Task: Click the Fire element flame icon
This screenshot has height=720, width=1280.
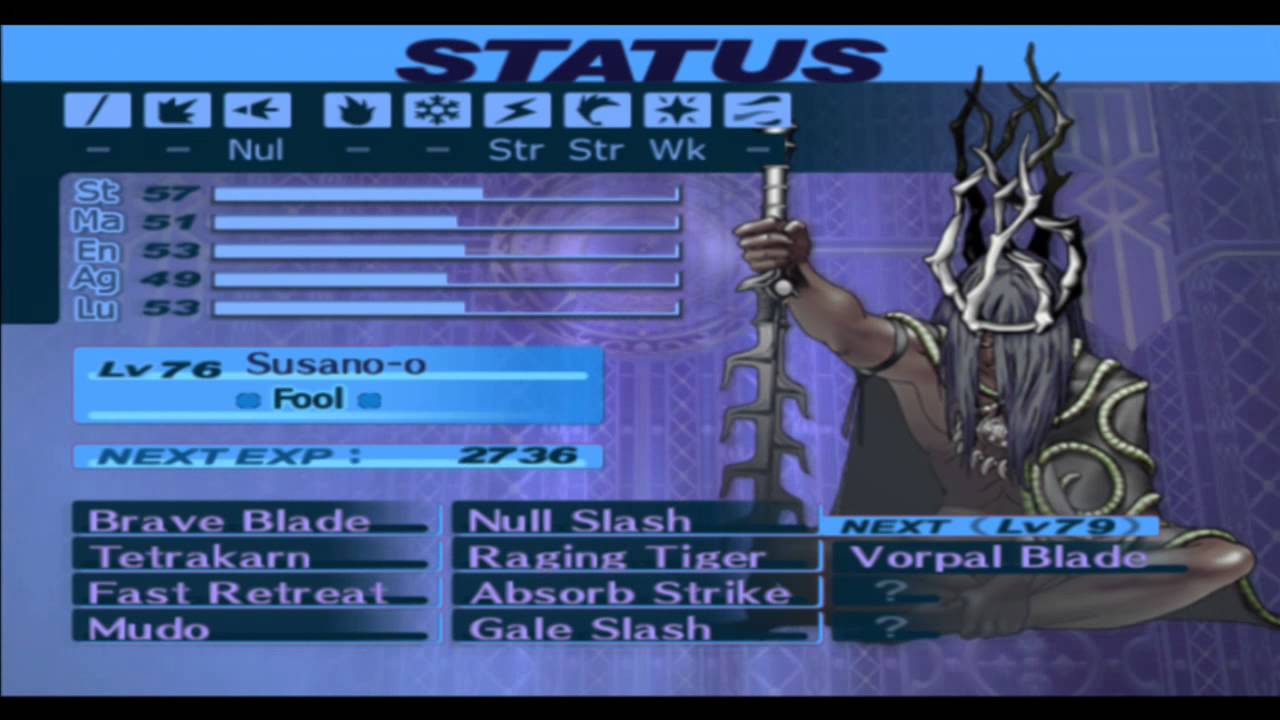Action: point(357,110)
